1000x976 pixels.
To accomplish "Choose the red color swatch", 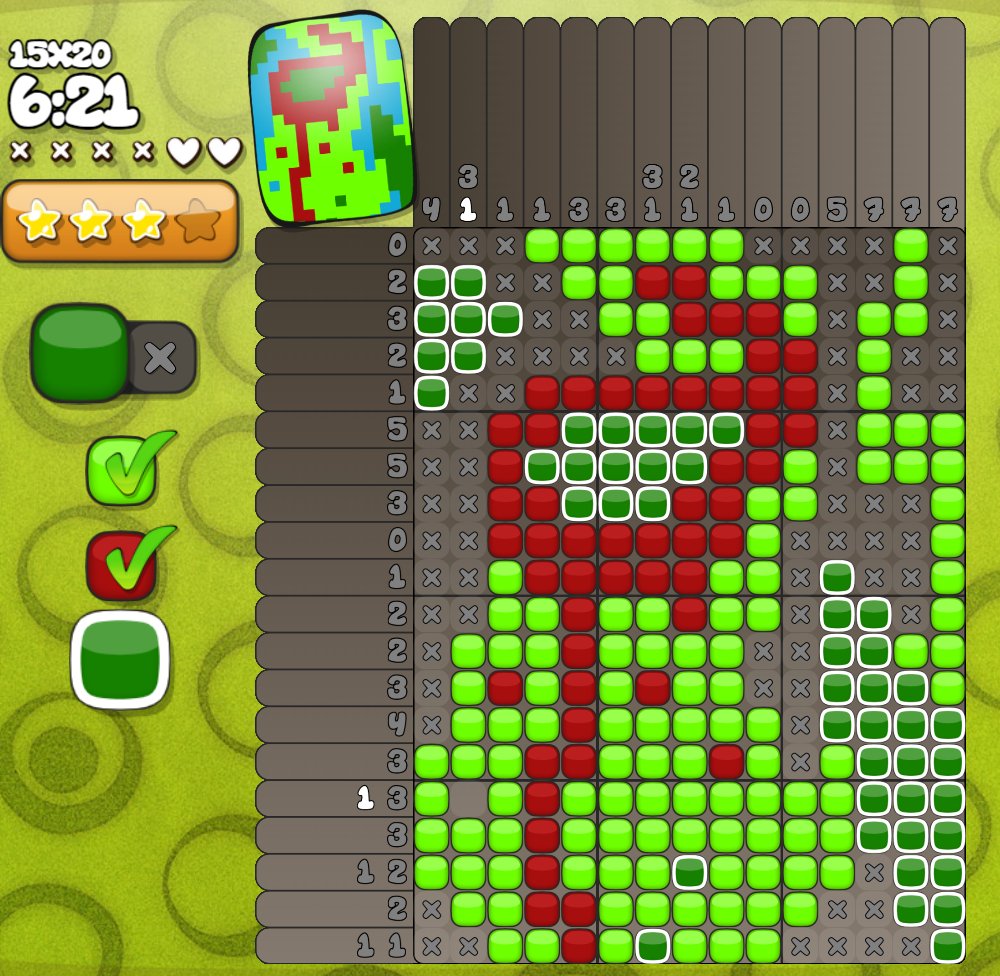I will click(x=122, y=565).
